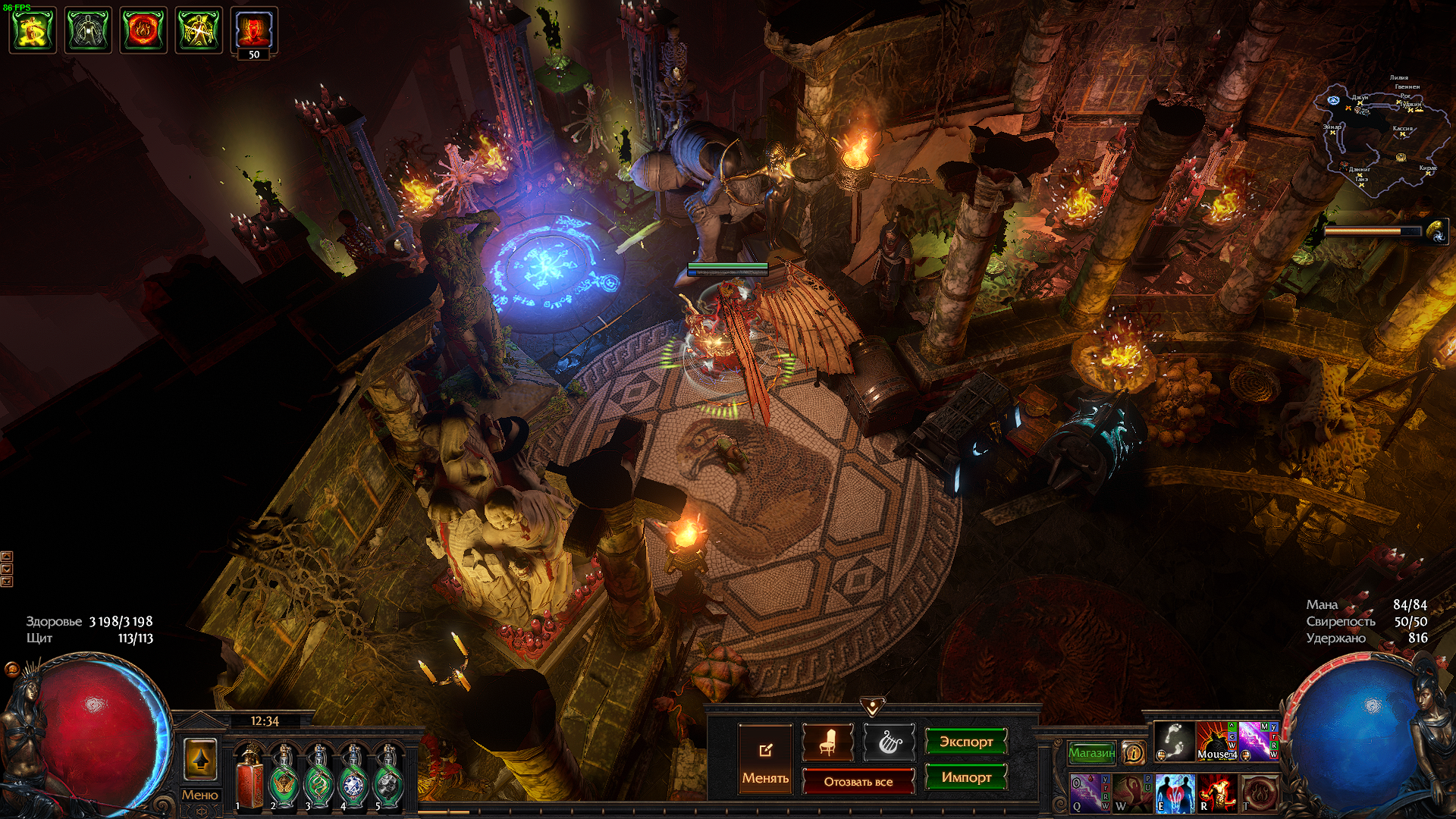Reclaim all decorations with Отозвать все
Viewport: 1456px width, 819px height.
click(858, 781)
